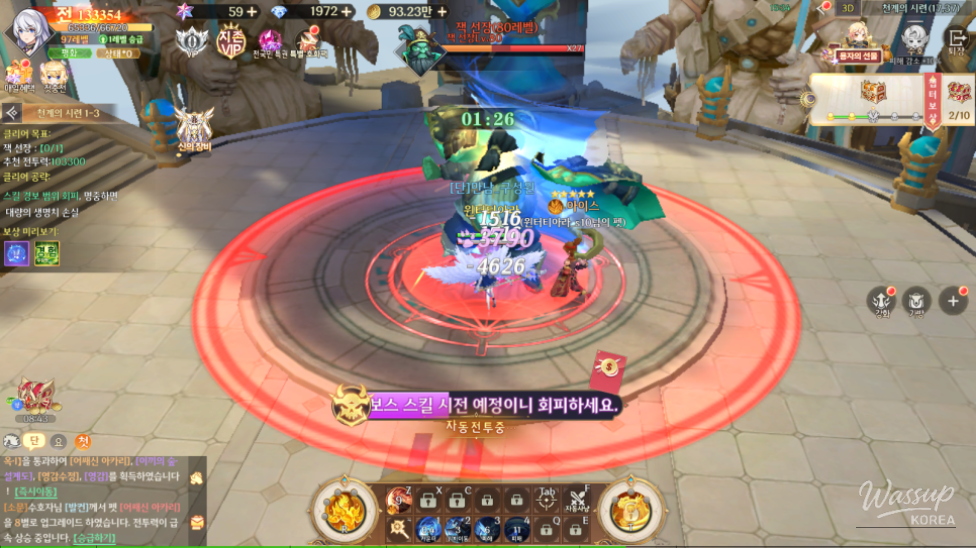Image resolution: width=976 pixels, height=548 pixels.
Task: Use the Z-key fire skill
Action: tap(399, 498)
